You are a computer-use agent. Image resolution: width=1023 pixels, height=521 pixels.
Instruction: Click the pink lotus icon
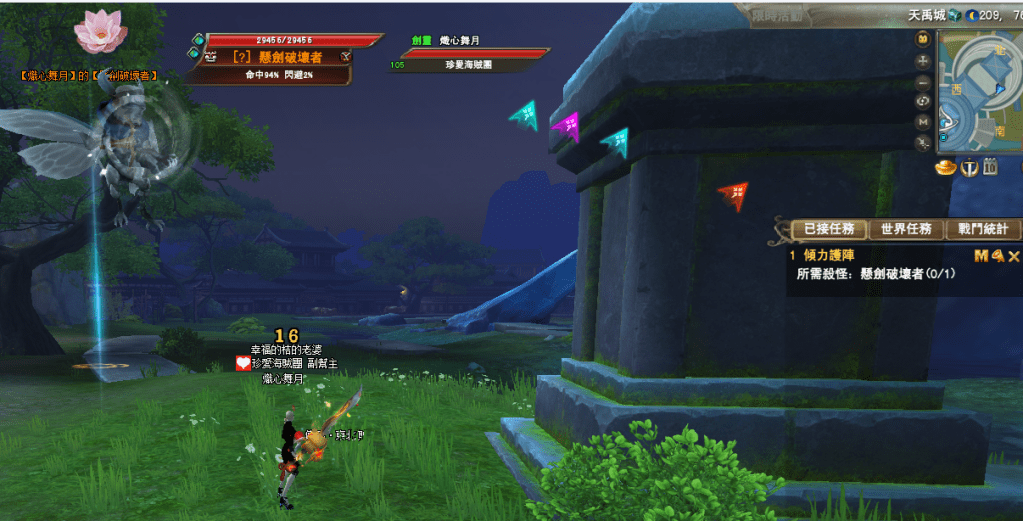(x=100, y=32)
